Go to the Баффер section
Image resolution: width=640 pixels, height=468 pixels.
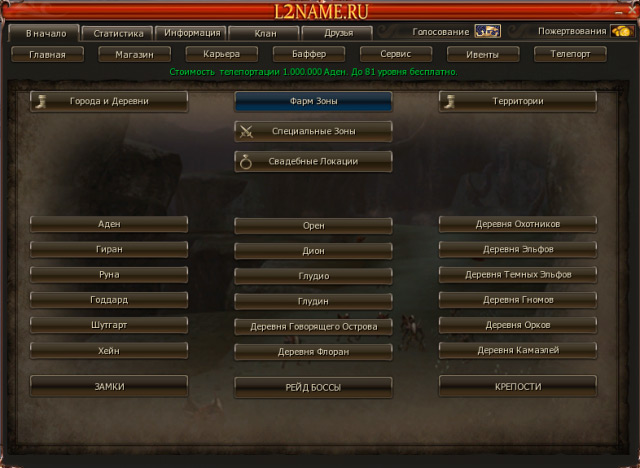pos(307,54)
